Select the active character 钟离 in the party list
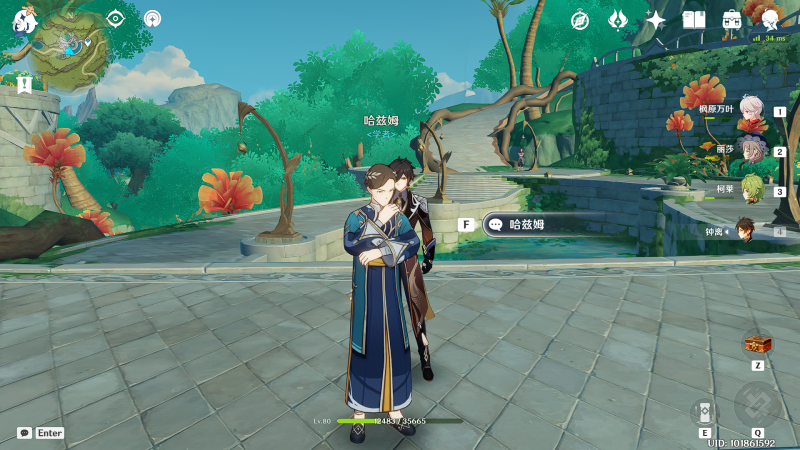Image resolution: width=800 pixels, height=450 pixels. pos(746,231)
